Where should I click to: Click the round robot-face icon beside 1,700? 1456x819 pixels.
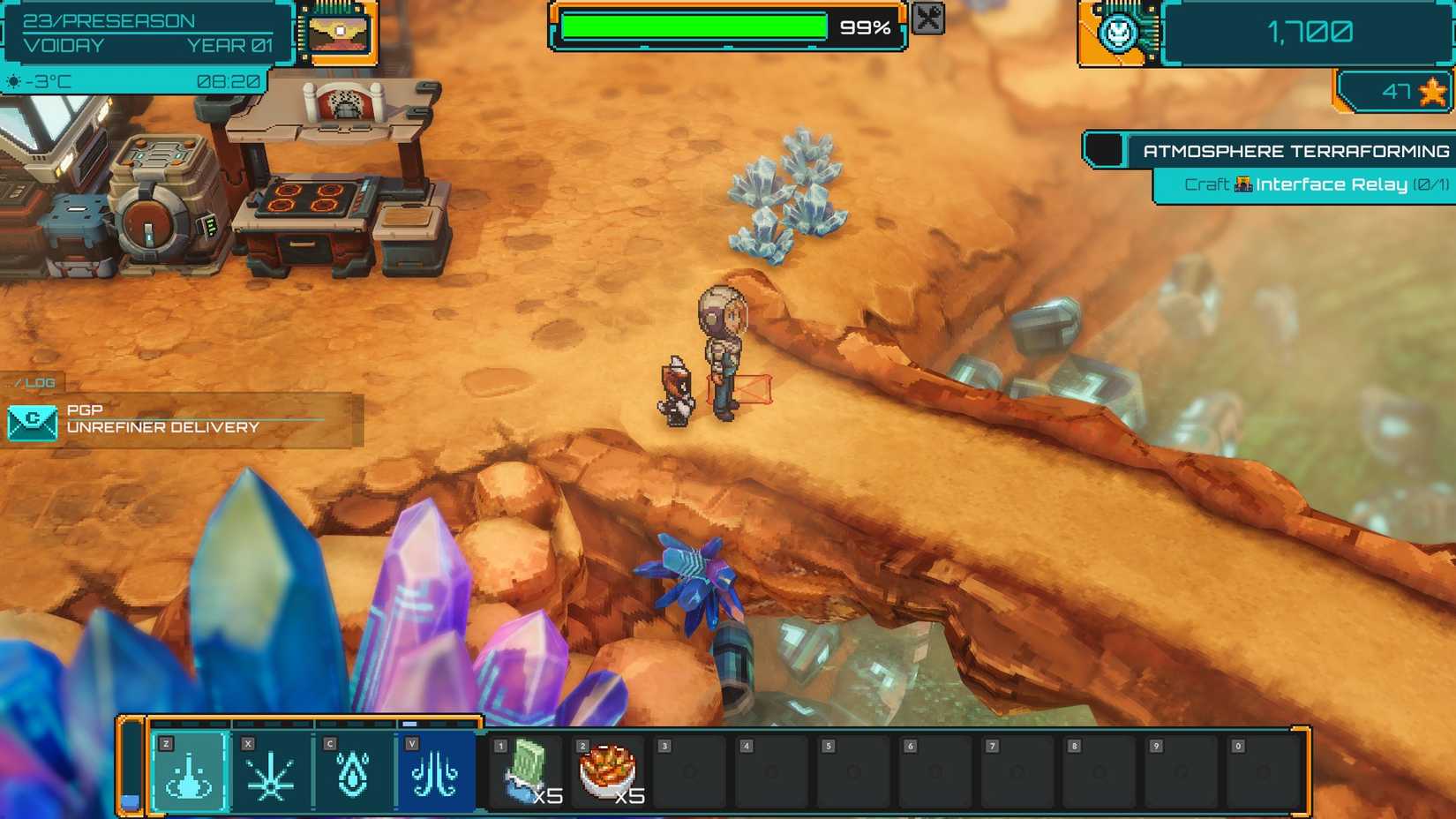coord(1118,33)
